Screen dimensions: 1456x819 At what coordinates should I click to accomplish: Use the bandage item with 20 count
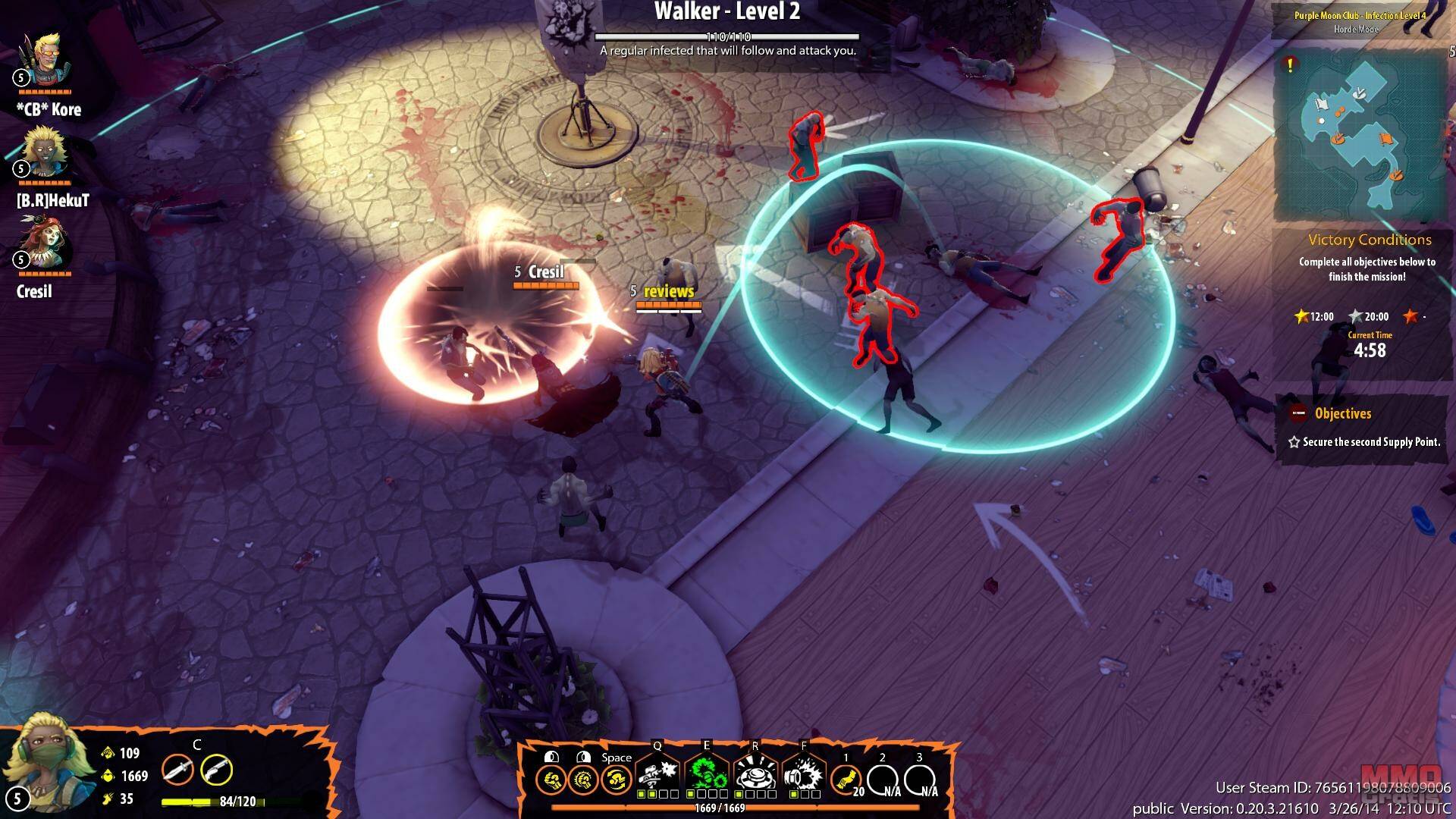(x=845, y=779)
